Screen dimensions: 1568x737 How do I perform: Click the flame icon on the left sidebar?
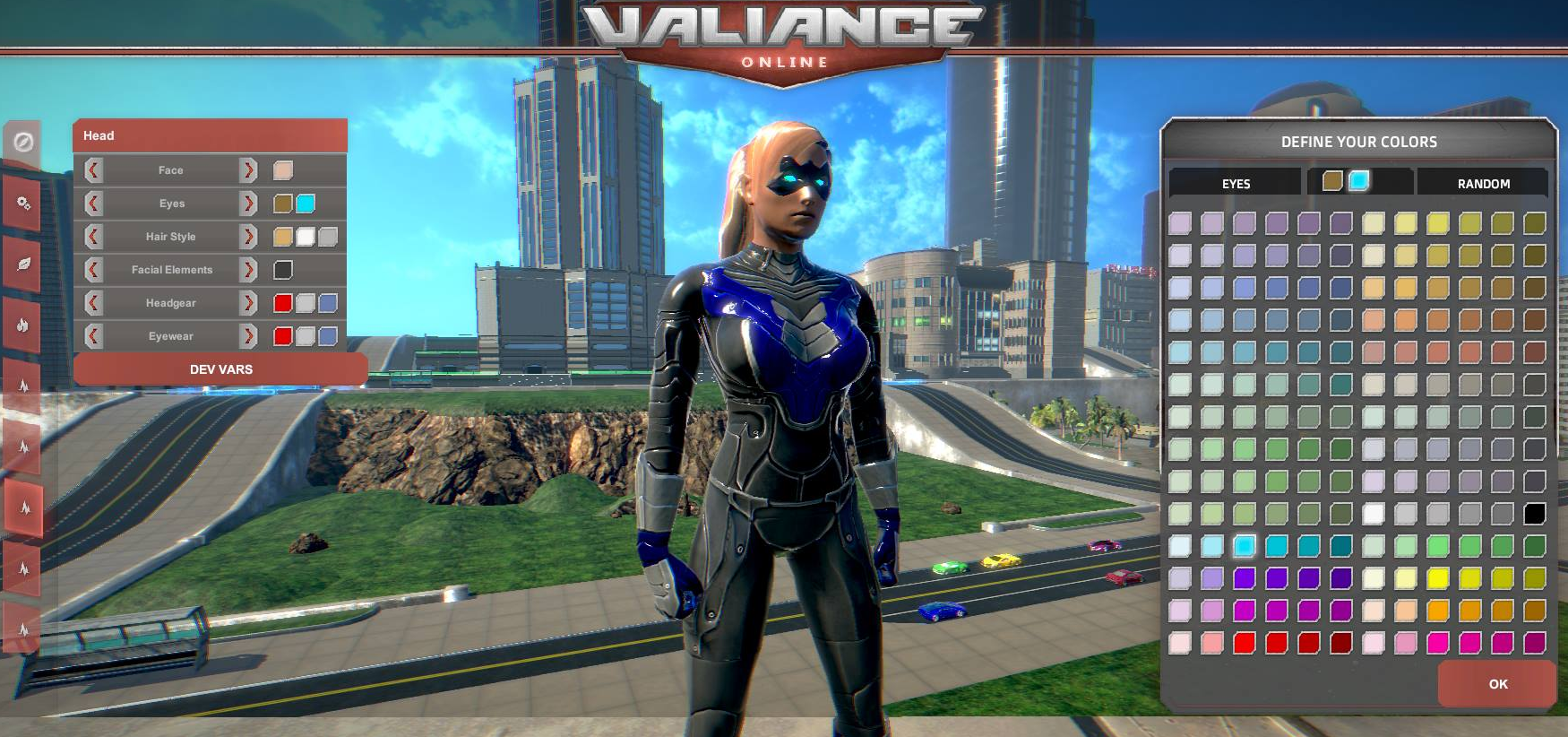pos(25,325)
